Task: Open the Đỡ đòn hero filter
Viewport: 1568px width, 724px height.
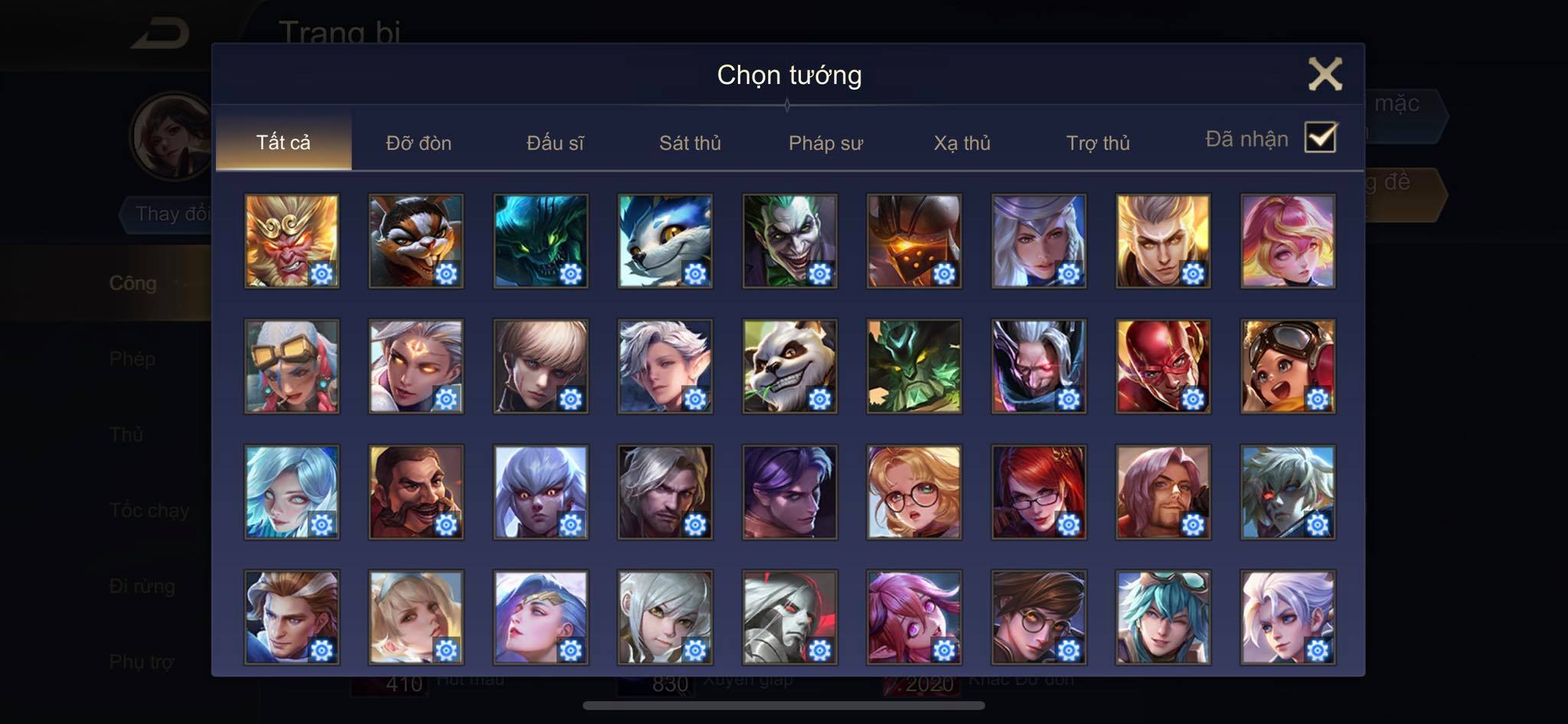Action: [x=419, y=143]
